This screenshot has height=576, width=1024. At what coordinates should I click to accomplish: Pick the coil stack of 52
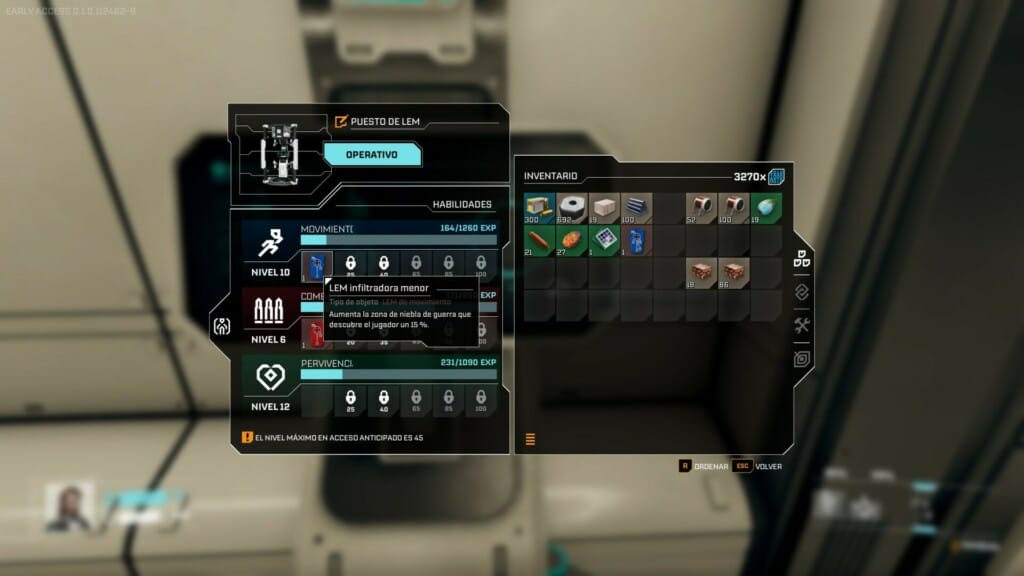coord(701,208)
